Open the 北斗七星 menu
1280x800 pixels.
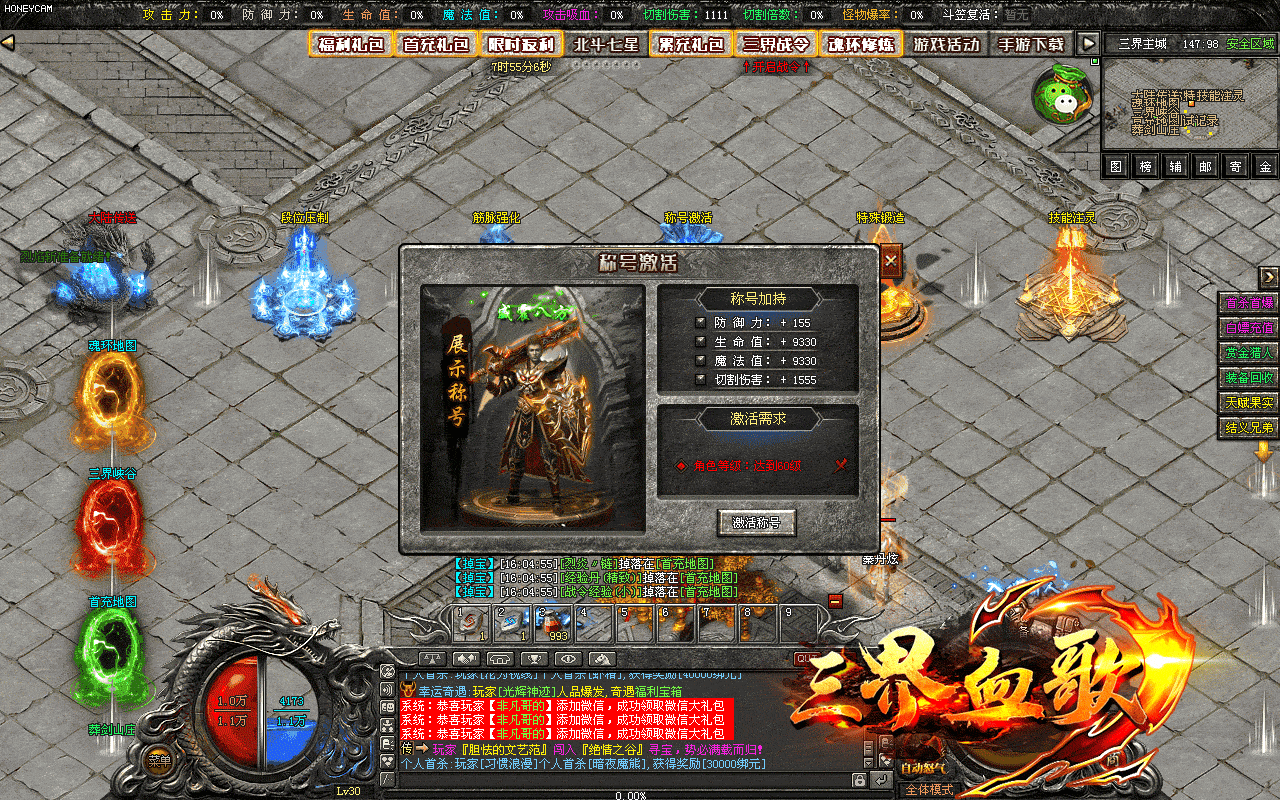point(606,44)
